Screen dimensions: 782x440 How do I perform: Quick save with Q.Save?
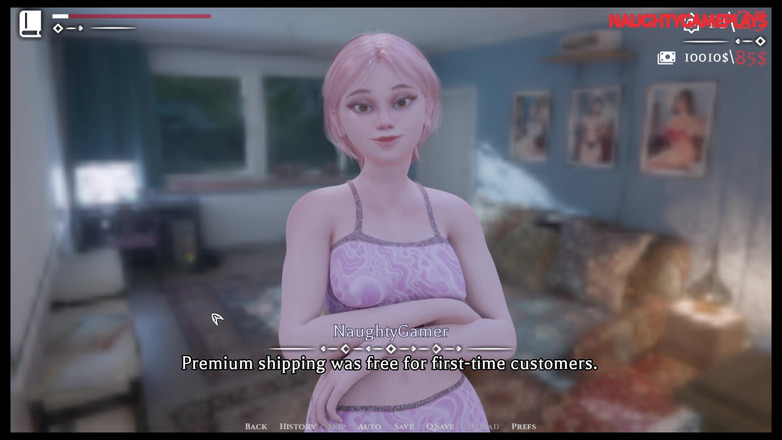(439, 426)
